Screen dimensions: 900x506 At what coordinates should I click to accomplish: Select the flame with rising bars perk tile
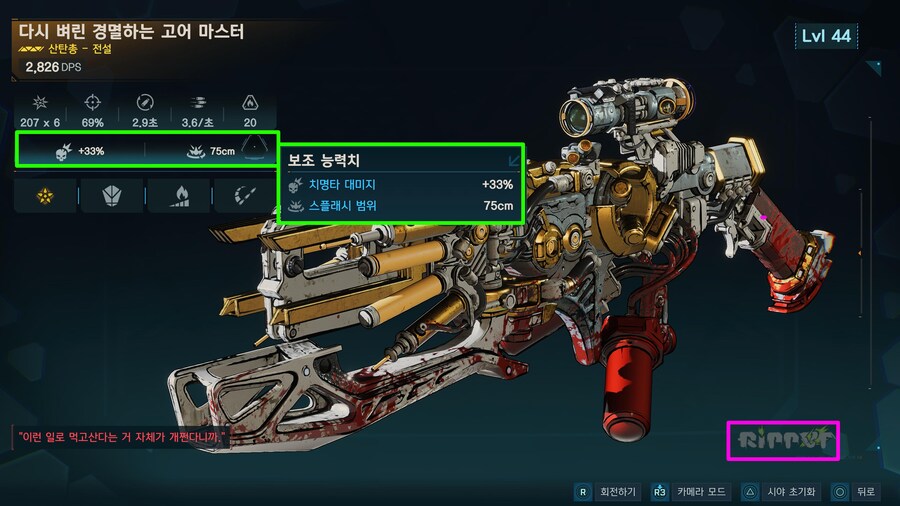[178, 196]
